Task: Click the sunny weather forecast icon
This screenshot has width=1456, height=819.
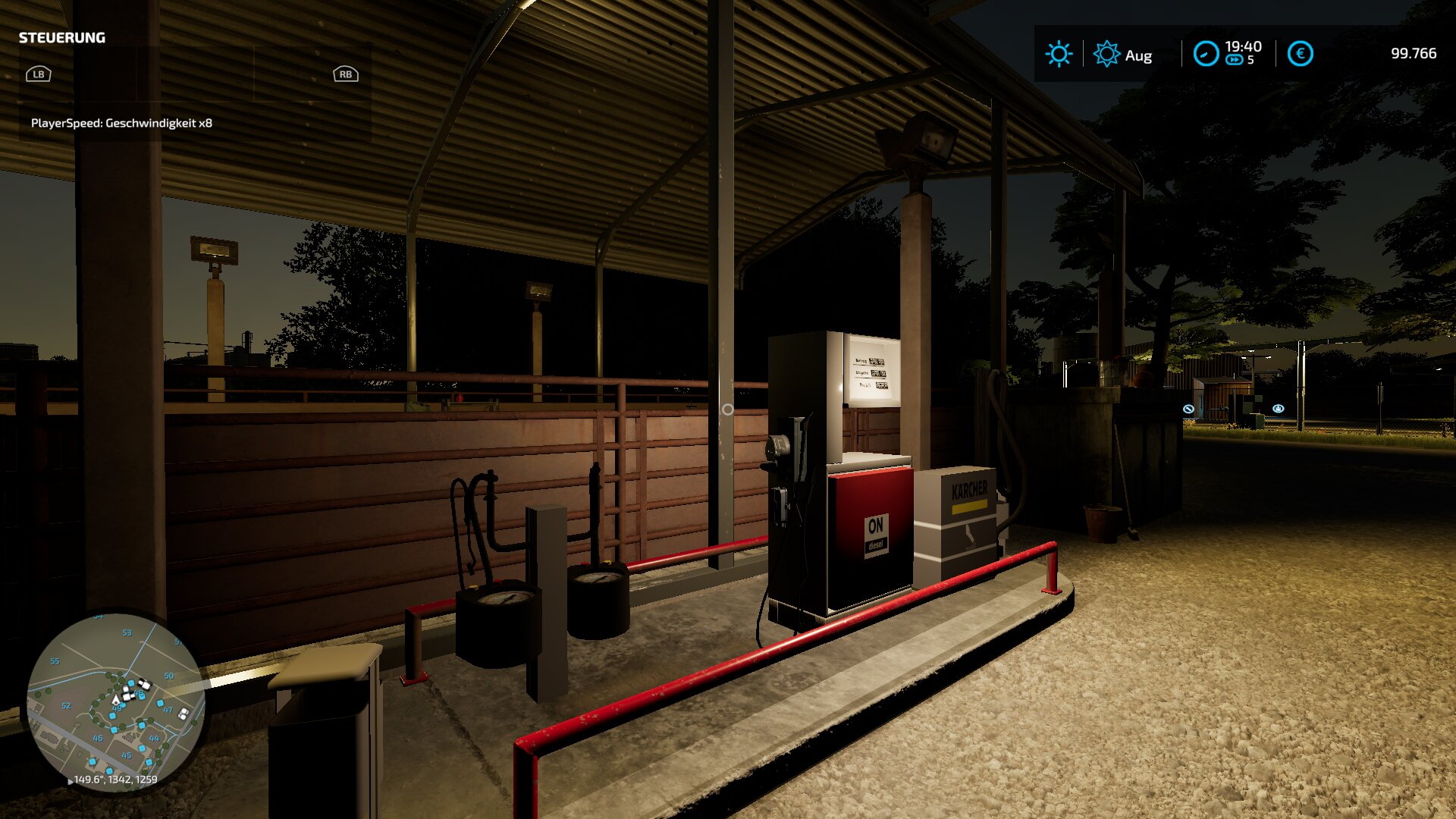Action: [x=1059, y=54]
